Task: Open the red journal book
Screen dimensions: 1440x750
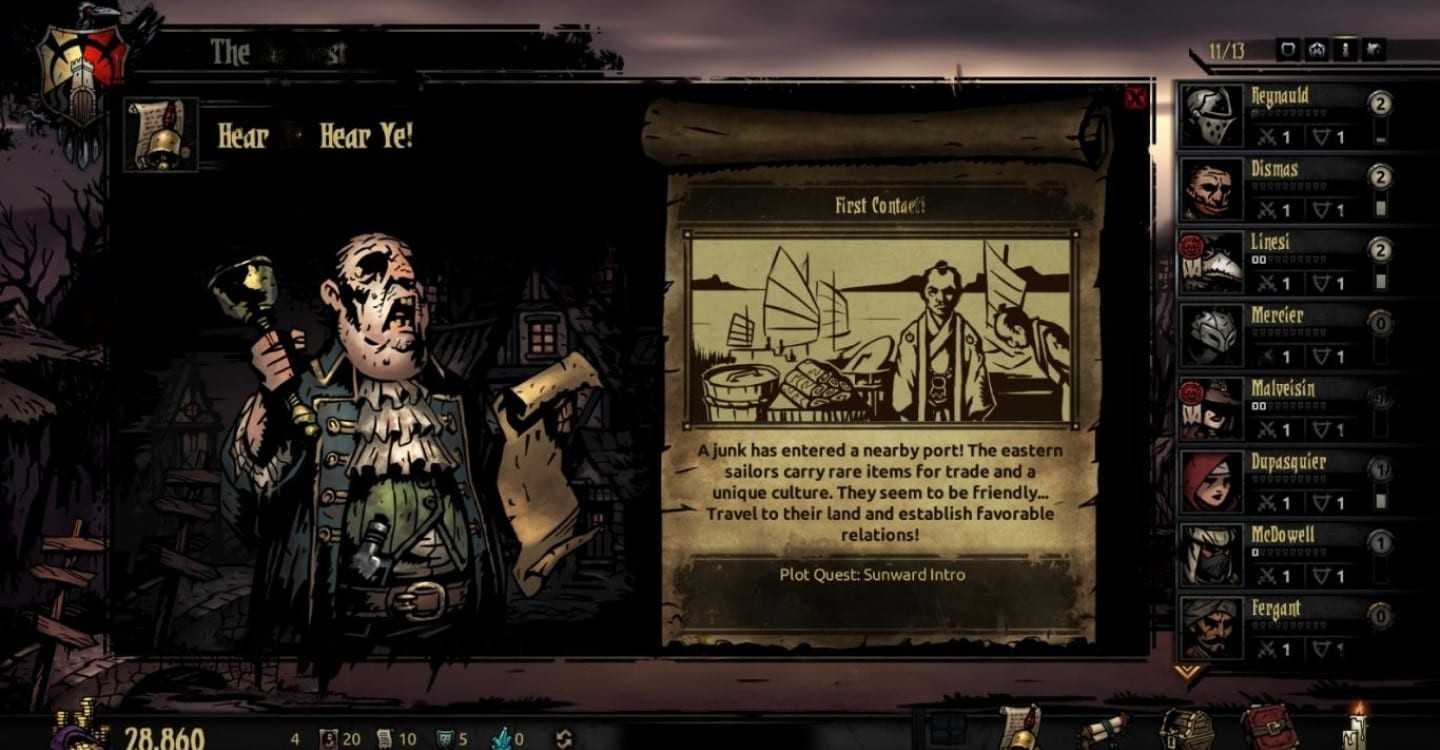Action: [x=1268, y=727]
